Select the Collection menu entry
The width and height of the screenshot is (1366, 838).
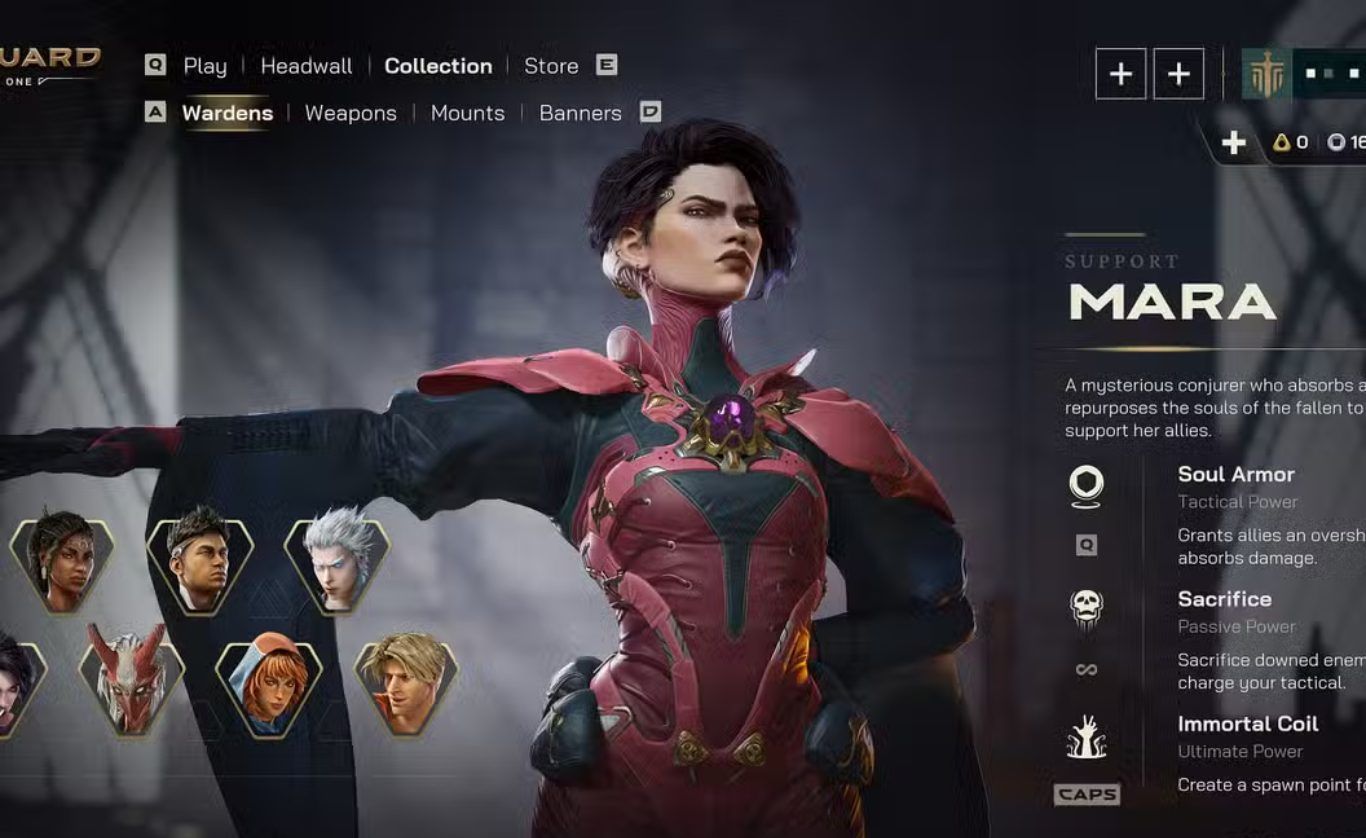438,66
